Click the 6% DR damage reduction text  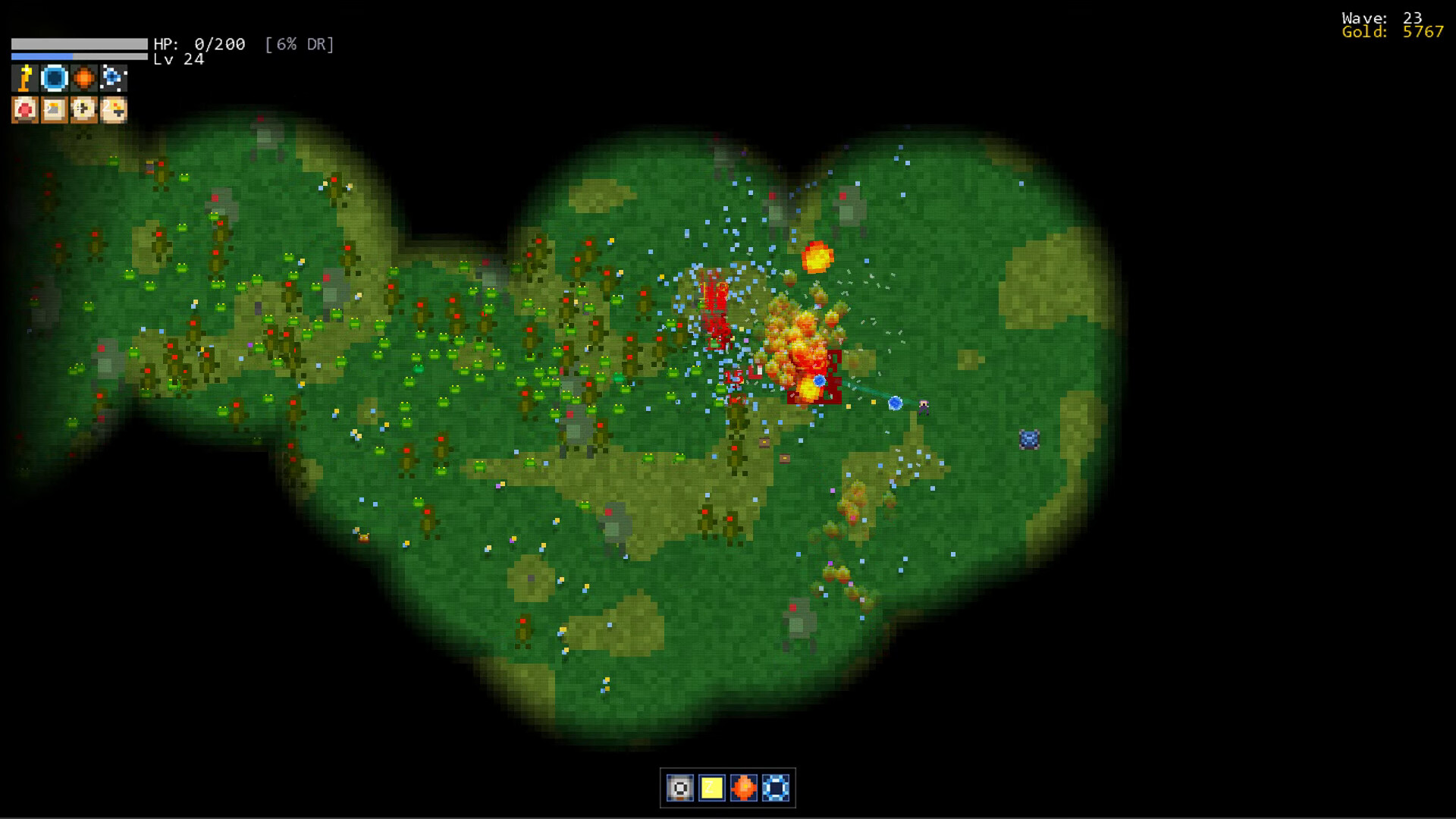point(300,45)
